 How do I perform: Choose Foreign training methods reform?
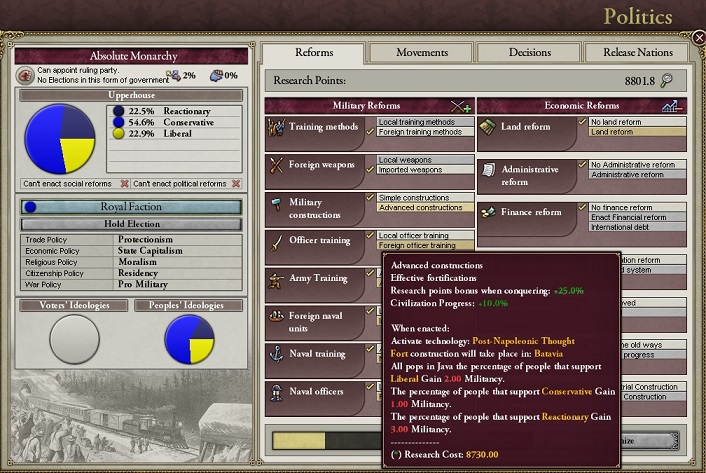click(x=420, y=132)
